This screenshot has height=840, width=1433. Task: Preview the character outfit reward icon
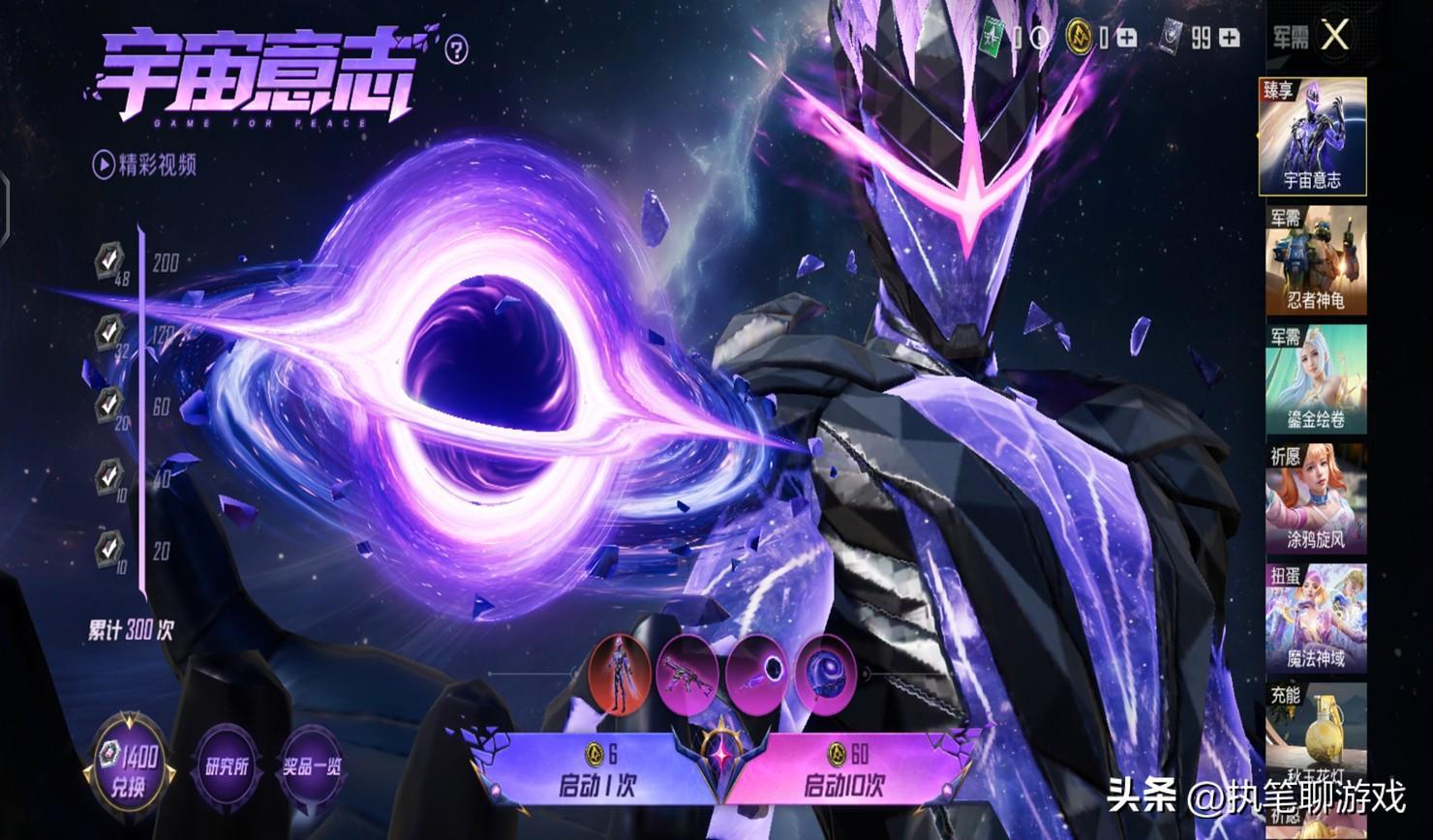point(619,670)
